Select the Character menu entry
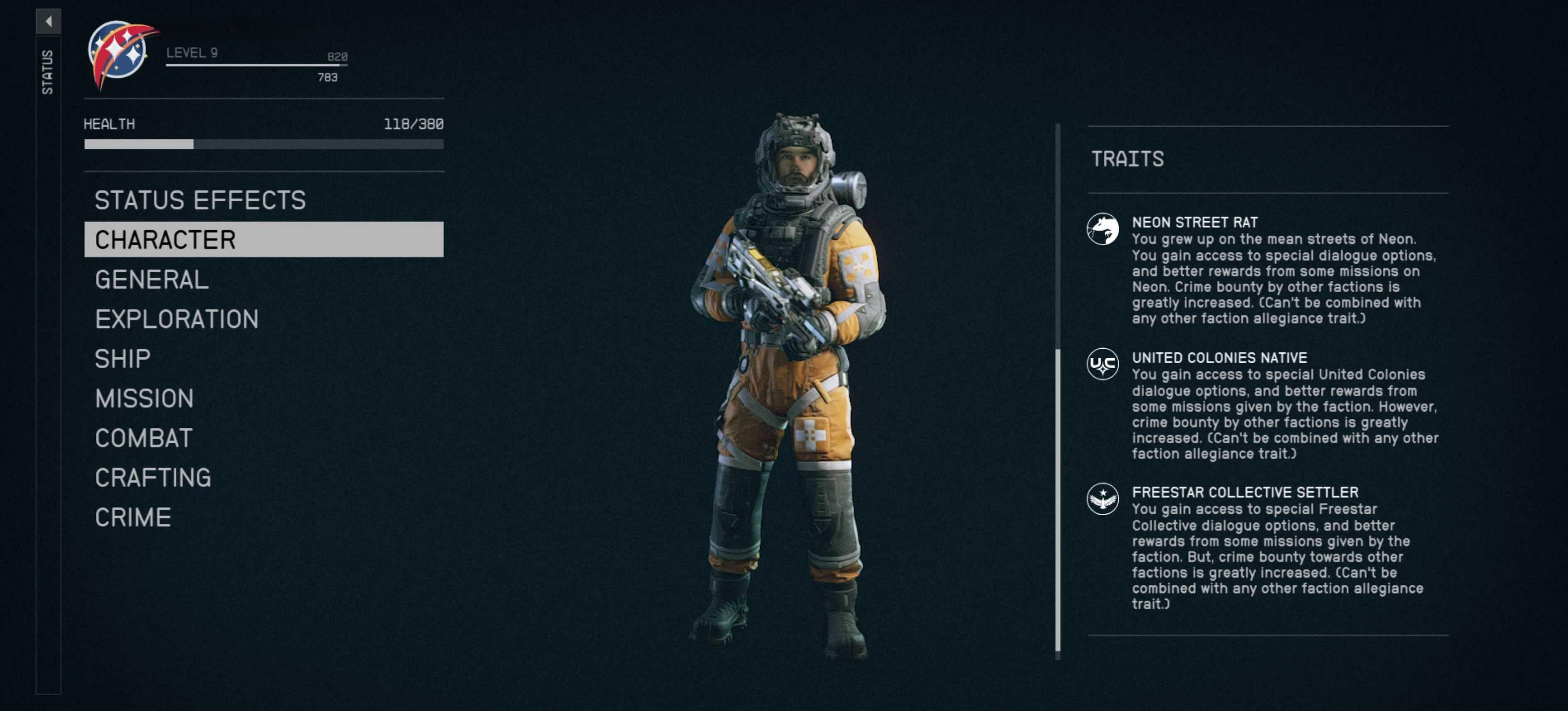1568x711 pixels. [263, 239]
